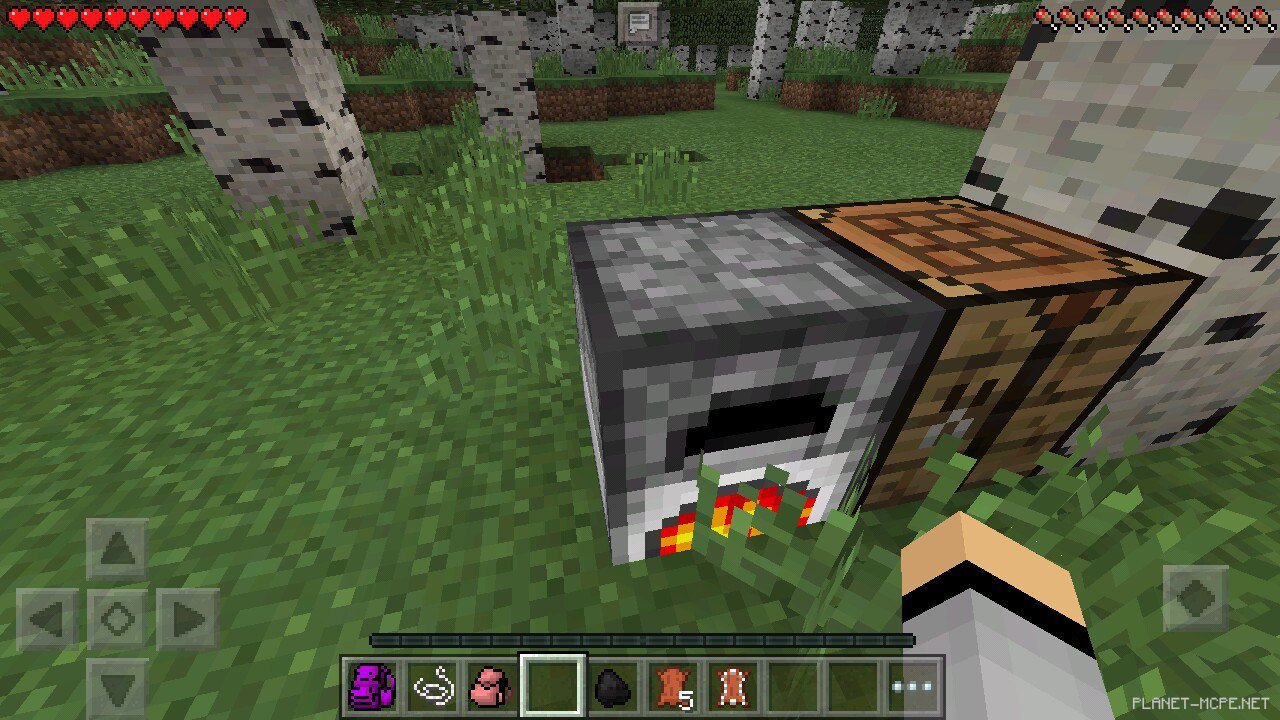Select the leather stack of five
The width and height of the screenshot is (1280, 720).
[x=672, y=687]
